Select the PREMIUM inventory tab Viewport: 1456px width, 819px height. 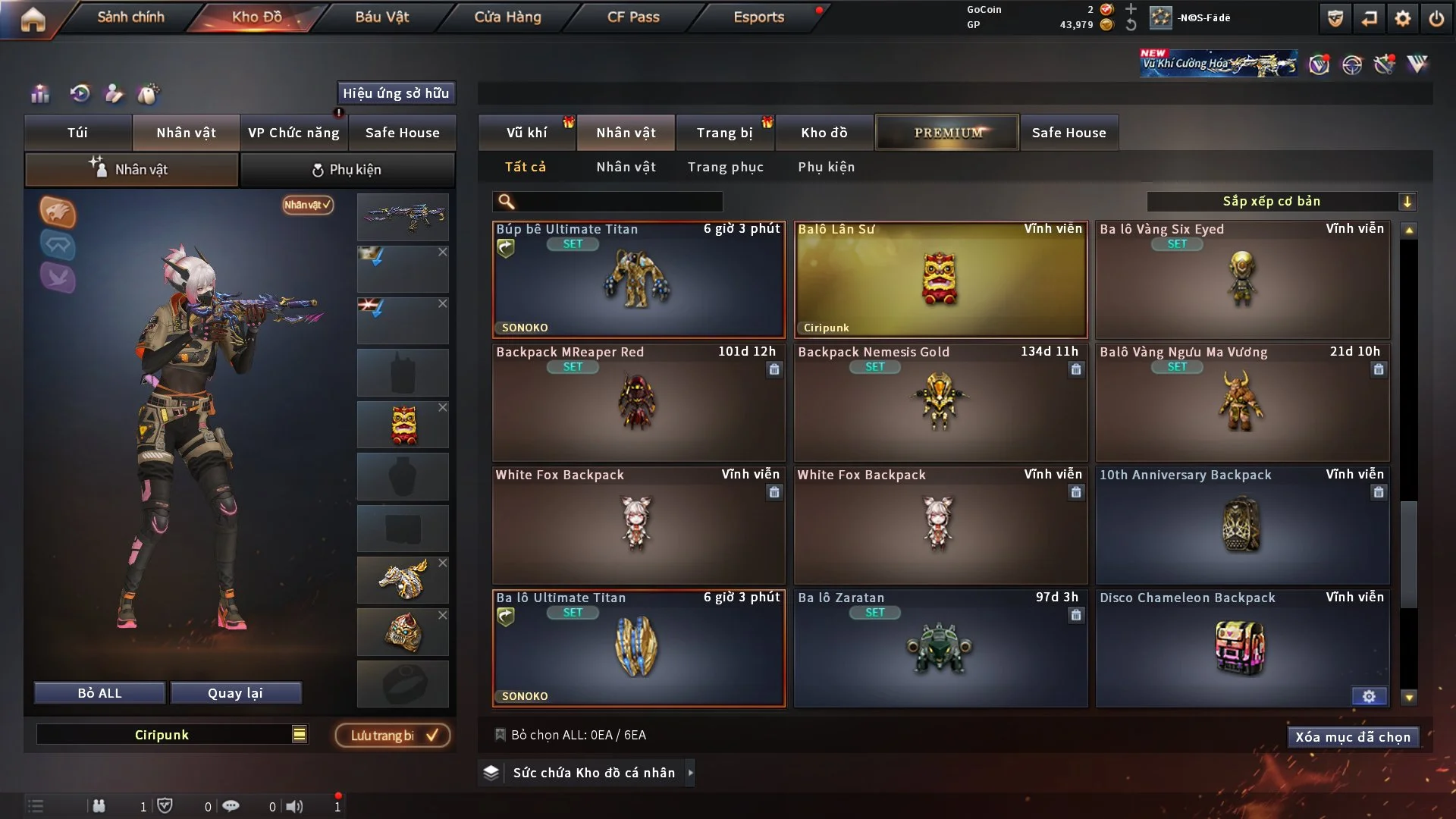coord(947,133)
